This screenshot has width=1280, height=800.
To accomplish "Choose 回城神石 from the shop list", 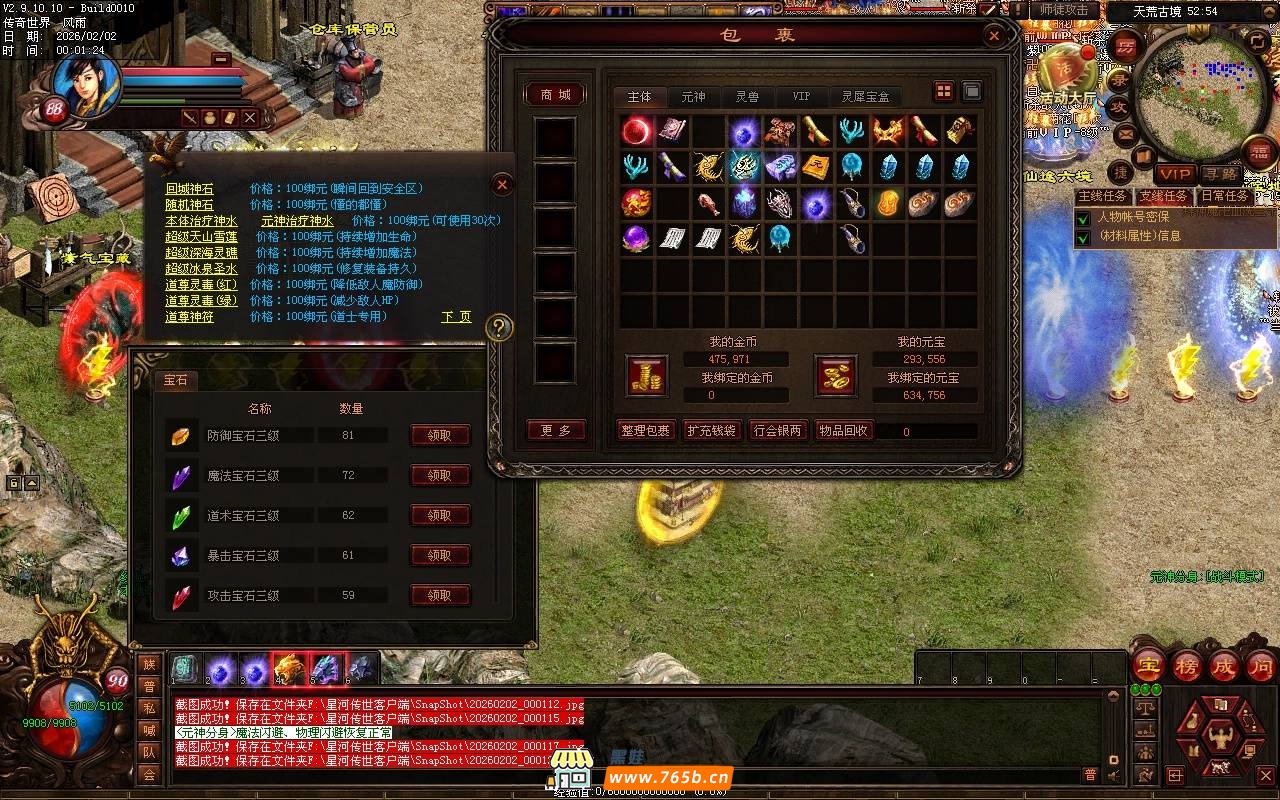I will point(189,189).
